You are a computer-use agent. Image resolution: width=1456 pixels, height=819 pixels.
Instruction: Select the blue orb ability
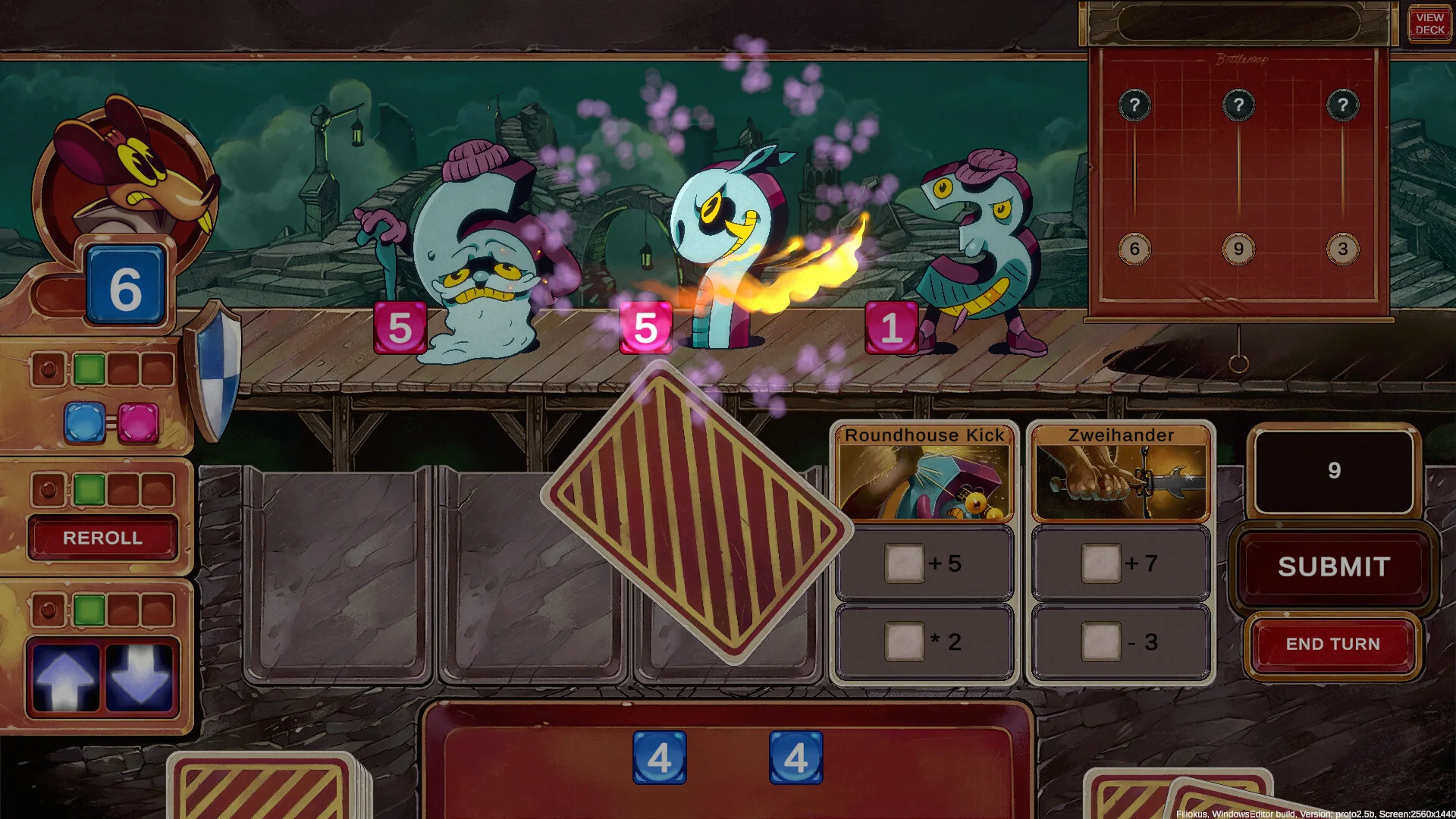(84, 422)
